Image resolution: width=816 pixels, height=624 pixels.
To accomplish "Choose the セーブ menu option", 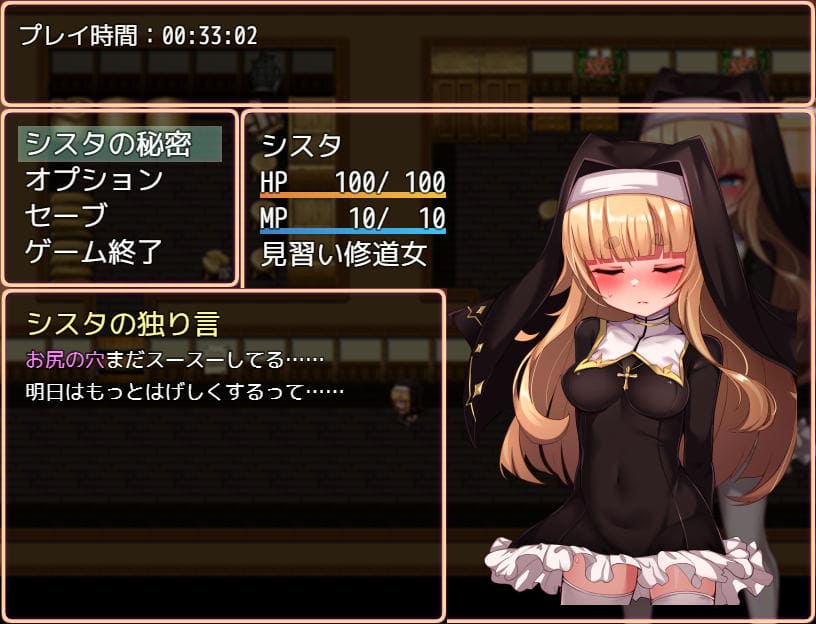I will (x=66, y=216).
